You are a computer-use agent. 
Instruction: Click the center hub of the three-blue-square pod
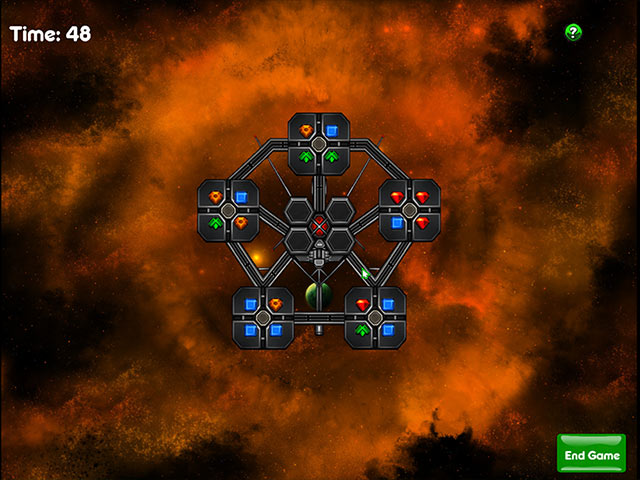point(263,317)
